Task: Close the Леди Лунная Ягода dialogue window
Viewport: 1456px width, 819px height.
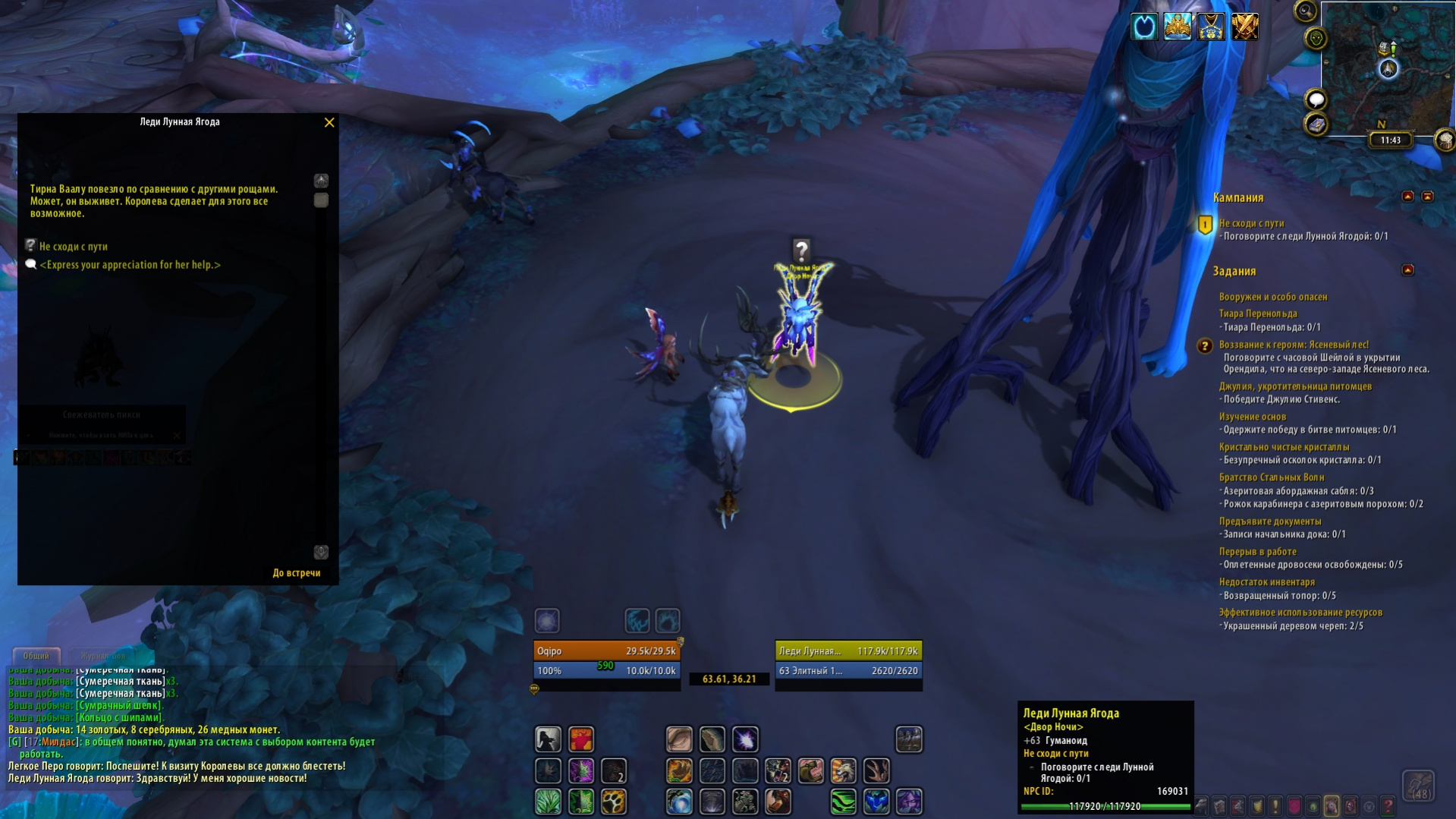Action: point(329,122)
